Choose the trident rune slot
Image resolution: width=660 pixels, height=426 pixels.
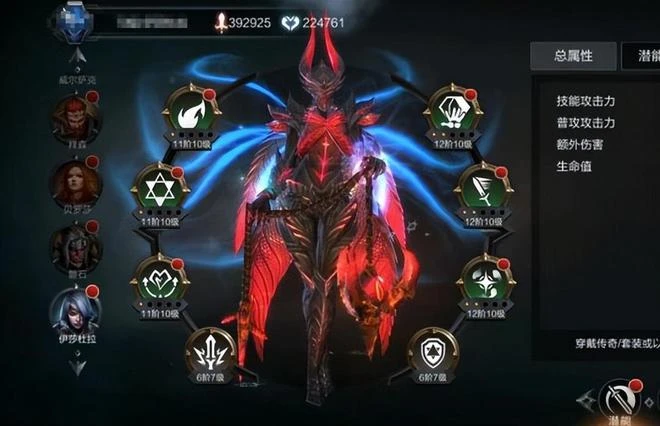(x=211, y=351)
